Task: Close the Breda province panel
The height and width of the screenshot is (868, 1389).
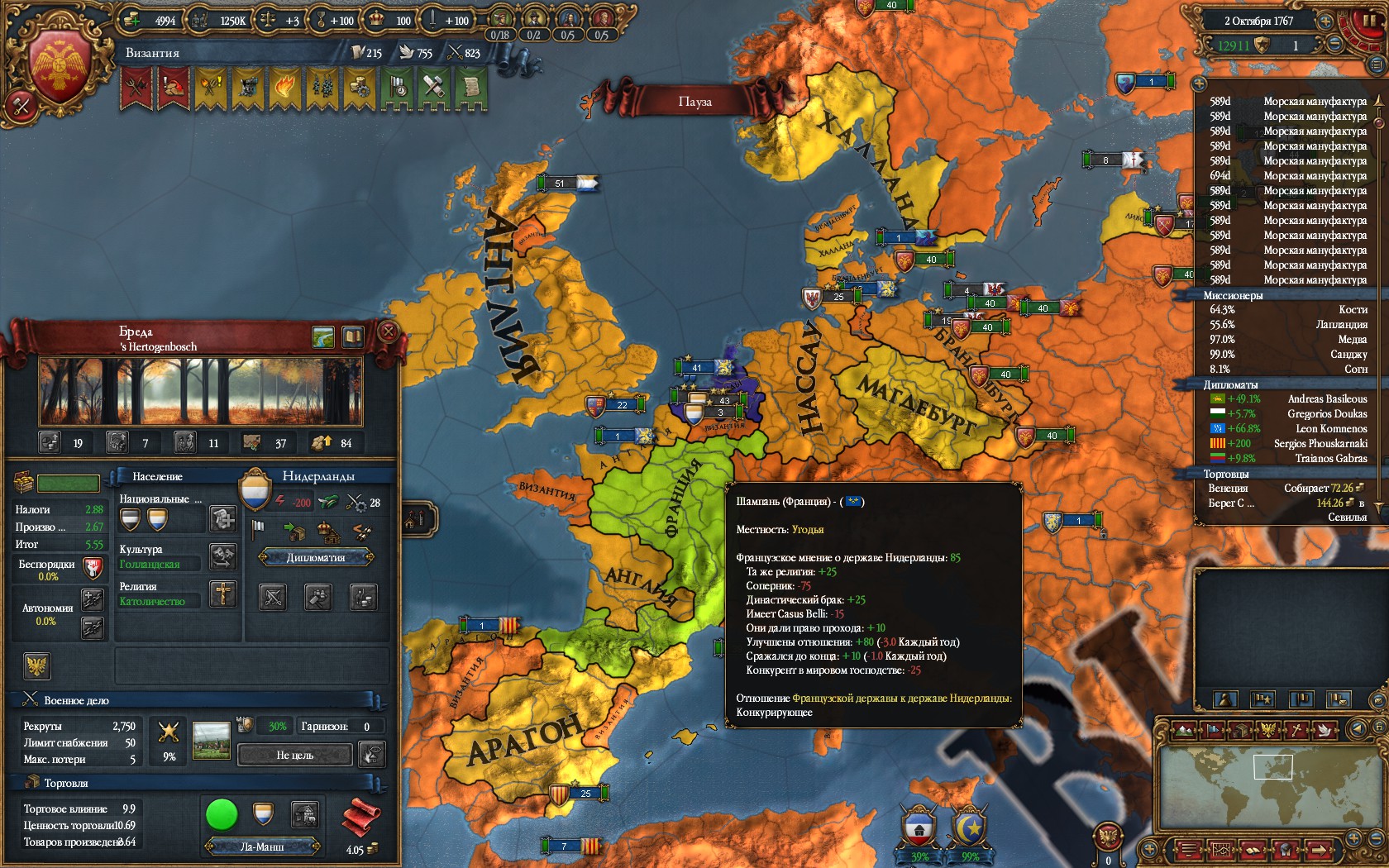Action: point(388,332)
